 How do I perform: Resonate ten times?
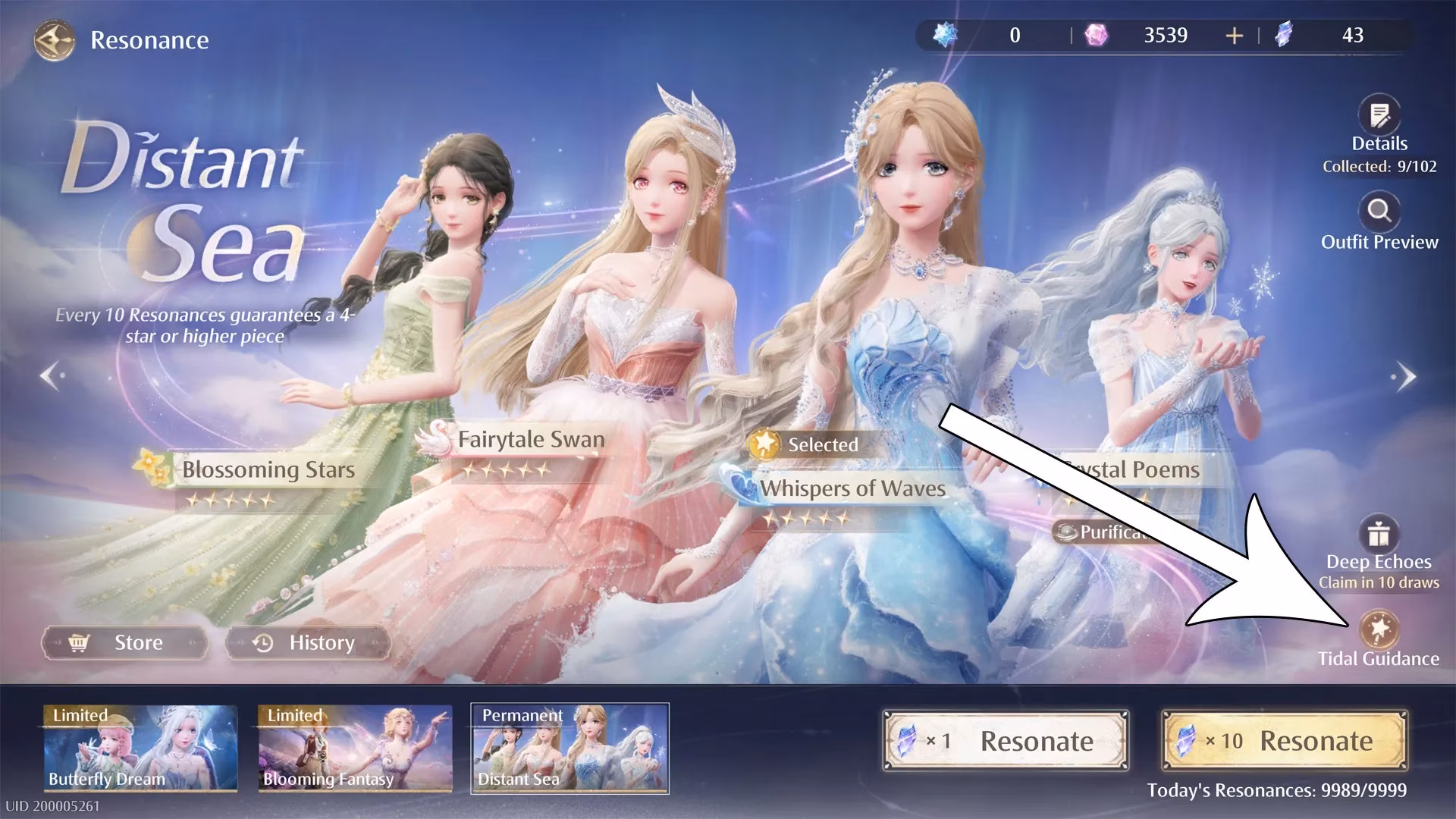click(1285, 741)
